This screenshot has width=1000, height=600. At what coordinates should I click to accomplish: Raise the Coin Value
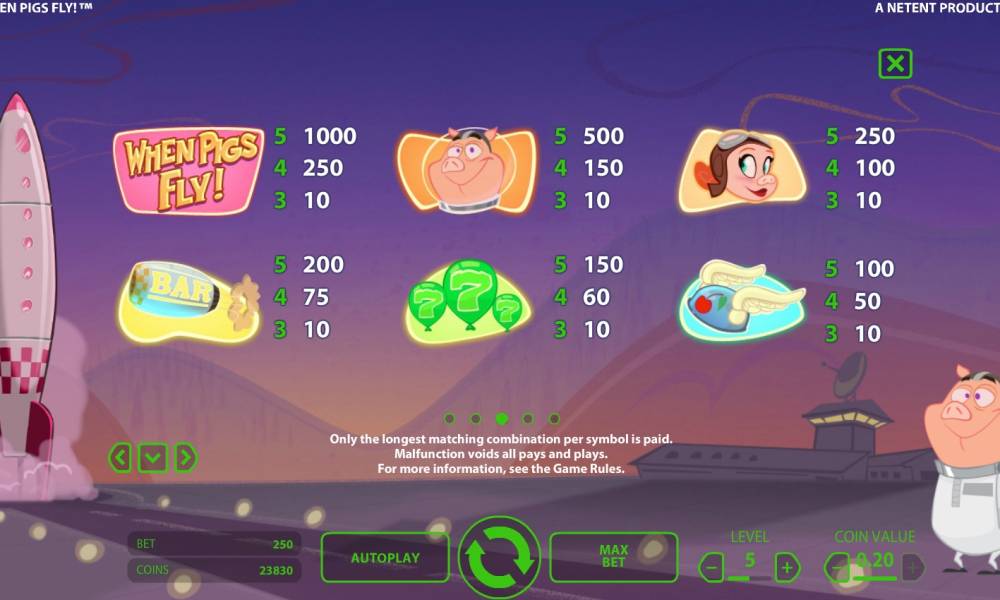click(x=912, y=568)
